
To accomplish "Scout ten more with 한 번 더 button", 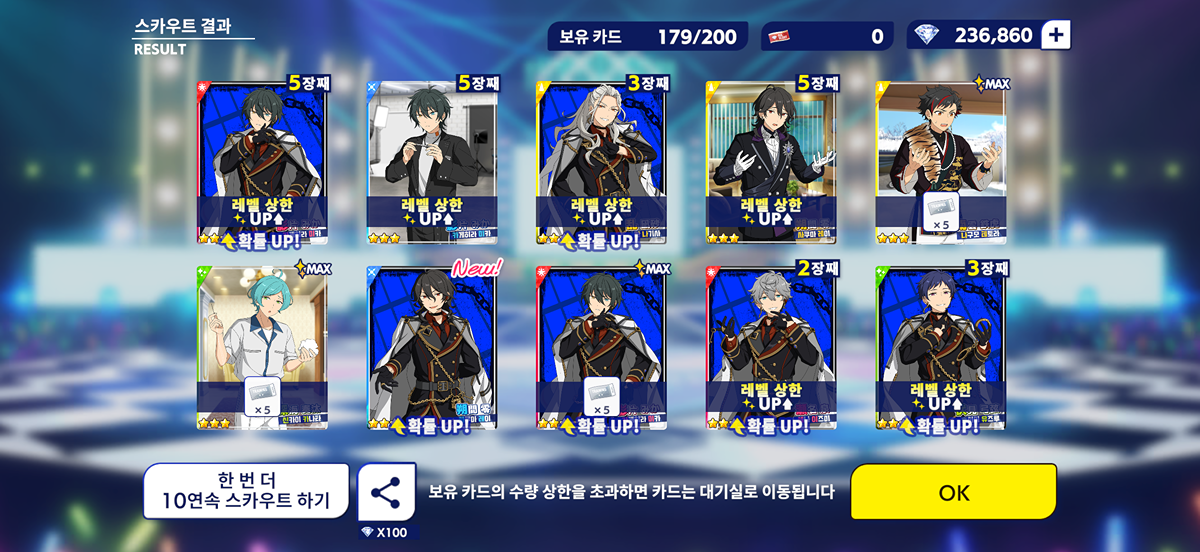I will 246,491.
